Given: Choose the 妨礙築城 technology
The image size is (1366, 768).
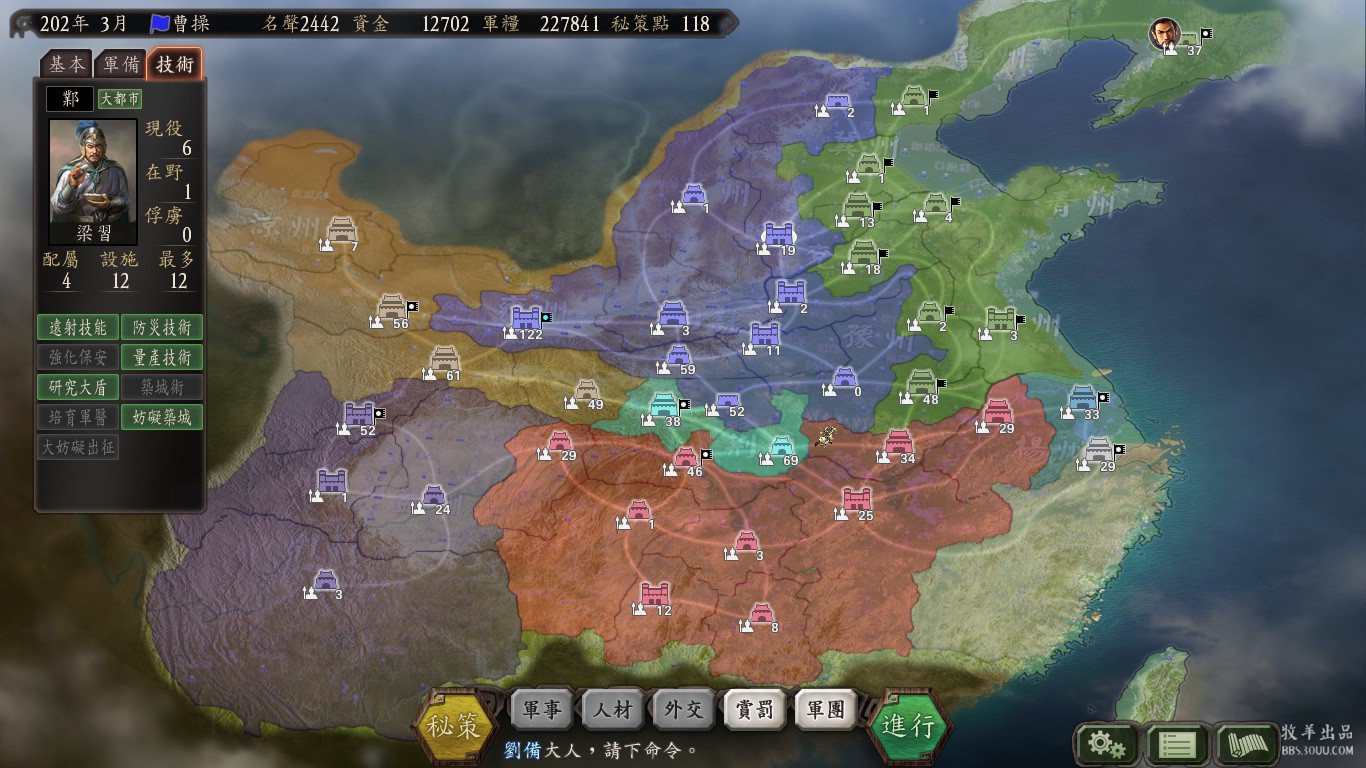Looking at the screenshot, I should [162, 417].
